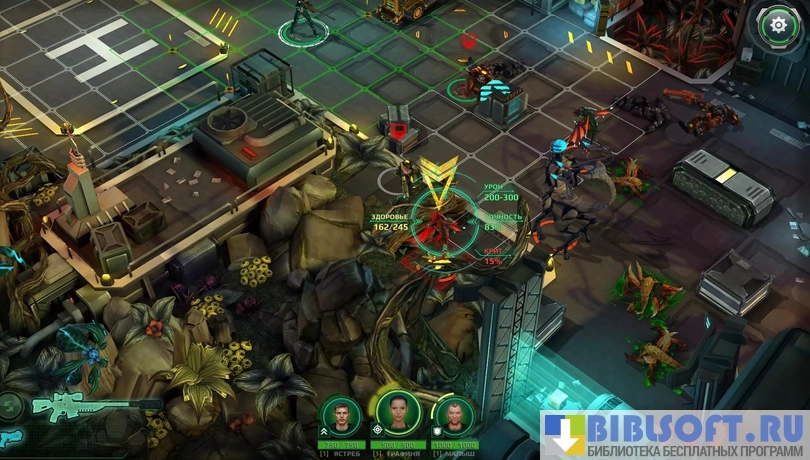Select the secondary pistol weapon icon

[x=8, y=438]
